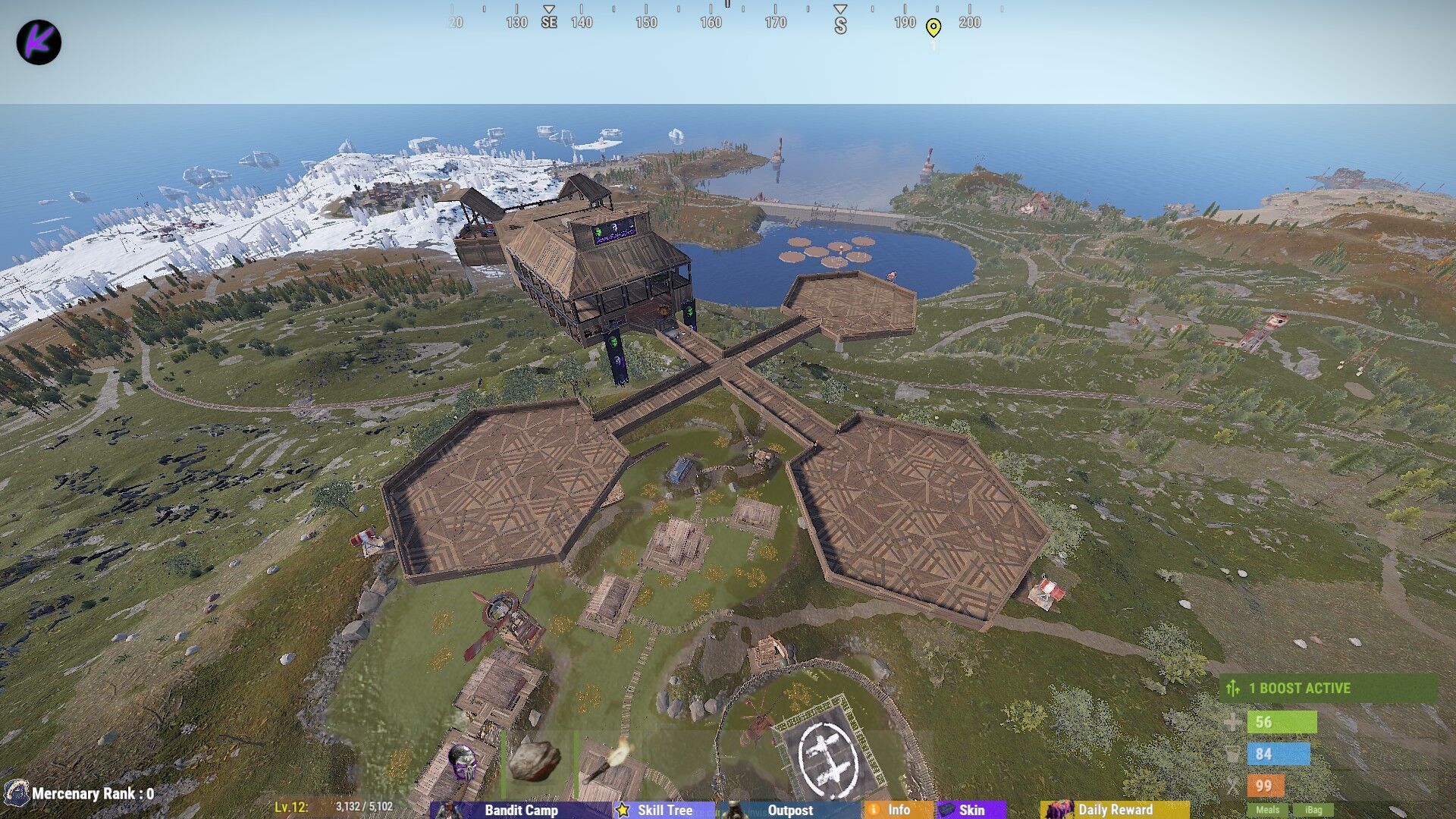Screen dimensions: 1456x819
Task: Open the Skill Tree menu
Action: [x=664, y=810]
